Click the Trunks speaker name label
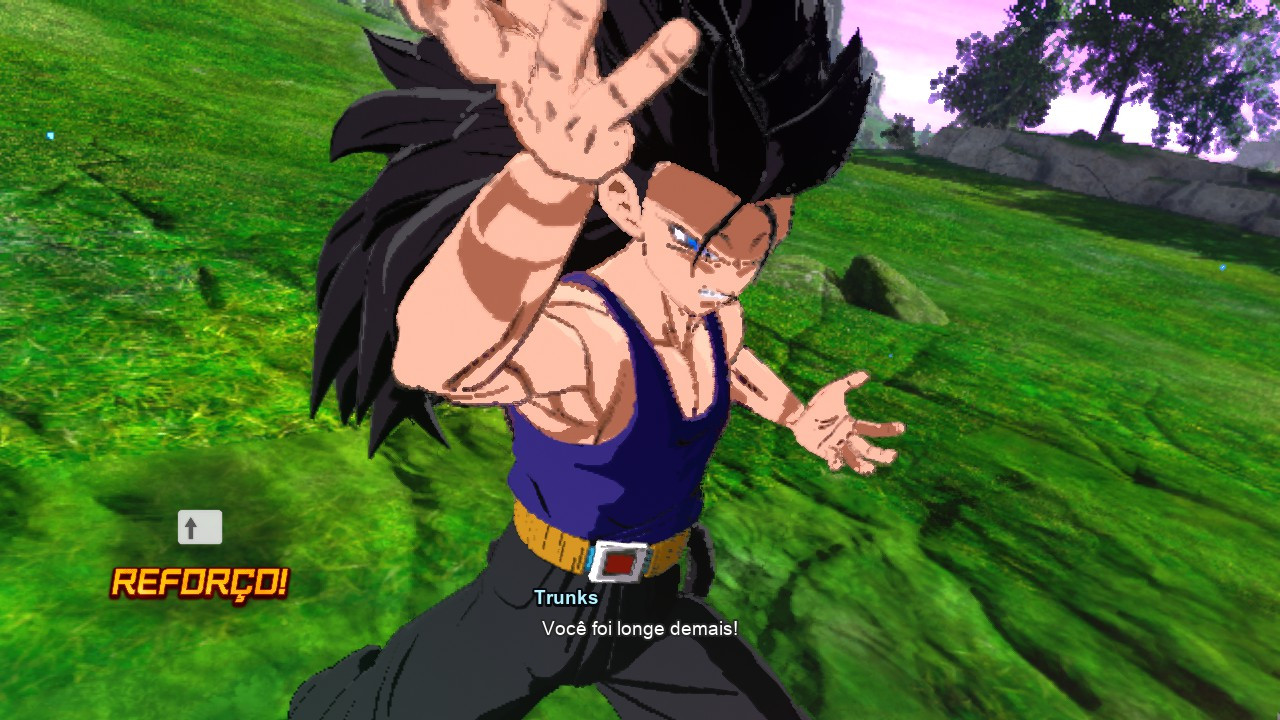Image resolution: width=1280 pixels, height=720 pixels. tap(565, 598)
